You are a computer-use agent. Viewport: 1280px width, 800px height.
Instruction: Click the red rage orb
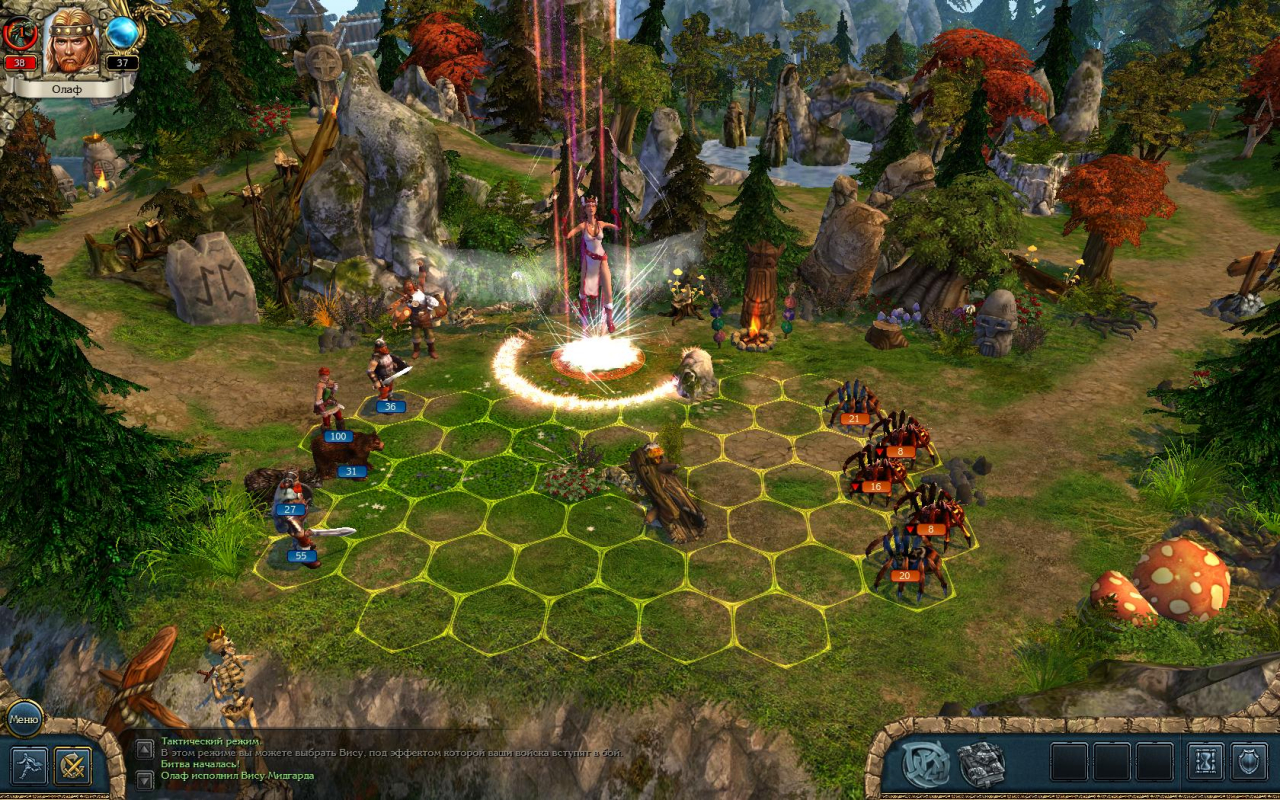click(19, 34)
